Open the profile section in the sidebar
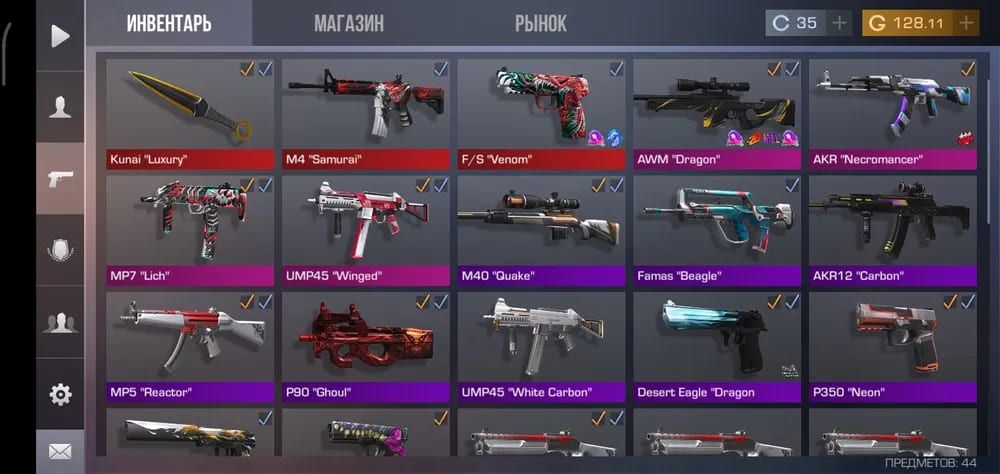 (x=60, y=108)
